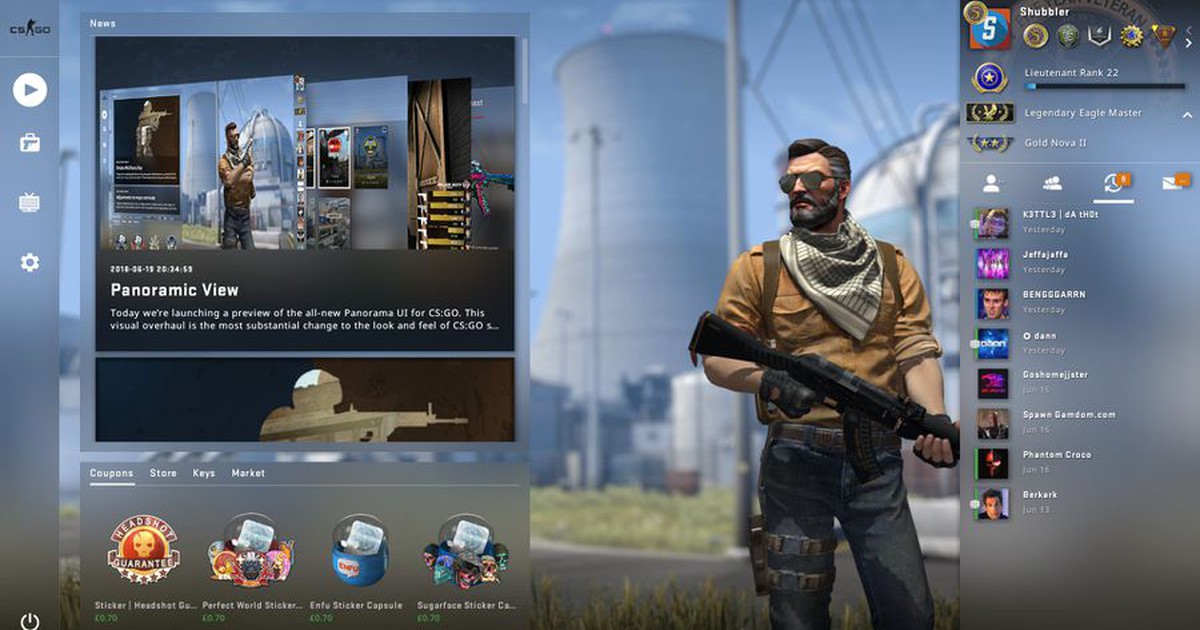
Task: Switch to the Keys tab
Action: click(204, 473)
